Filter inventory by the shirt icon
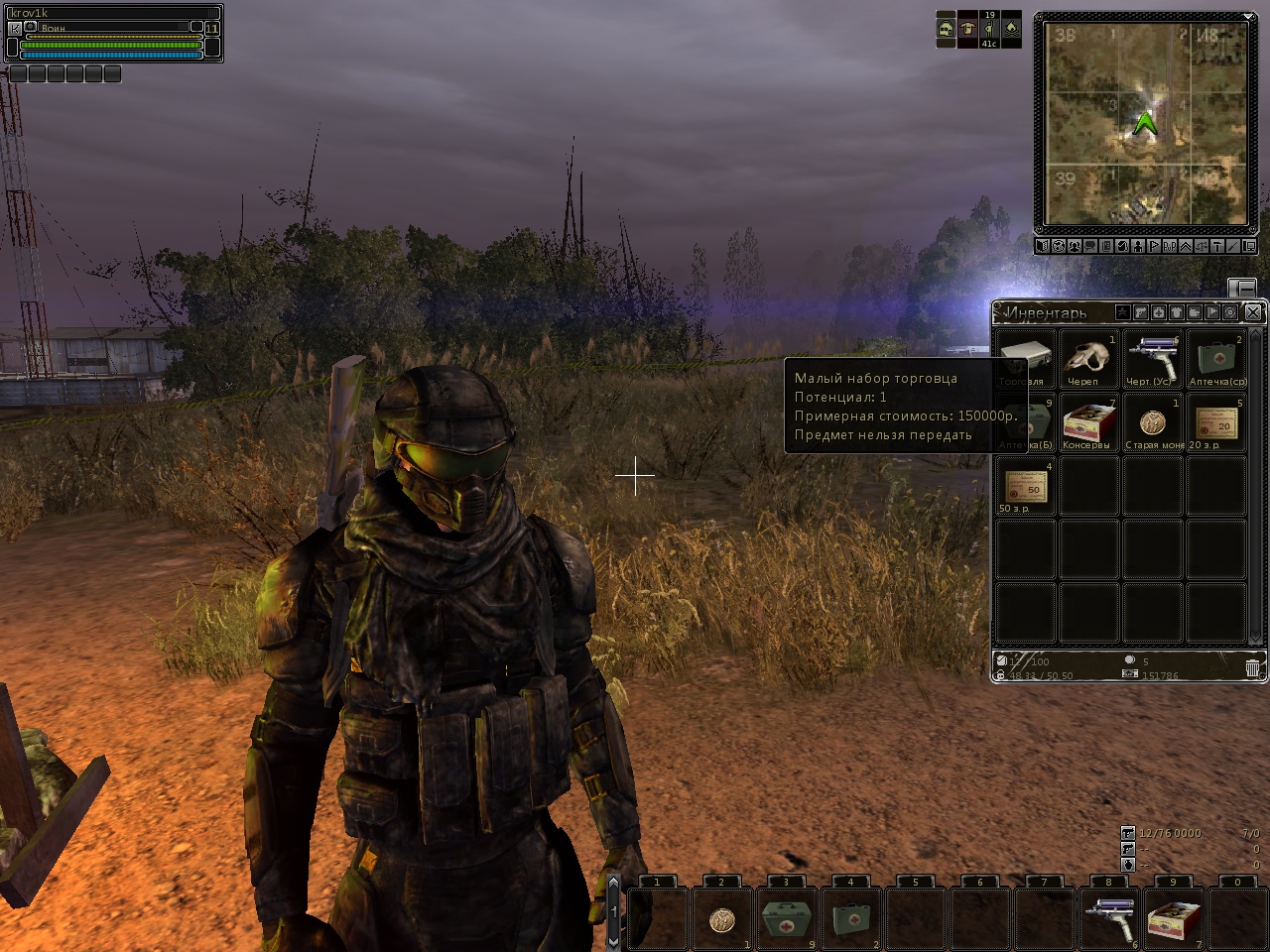1270x952 pixels. (x=1177, y=312)
